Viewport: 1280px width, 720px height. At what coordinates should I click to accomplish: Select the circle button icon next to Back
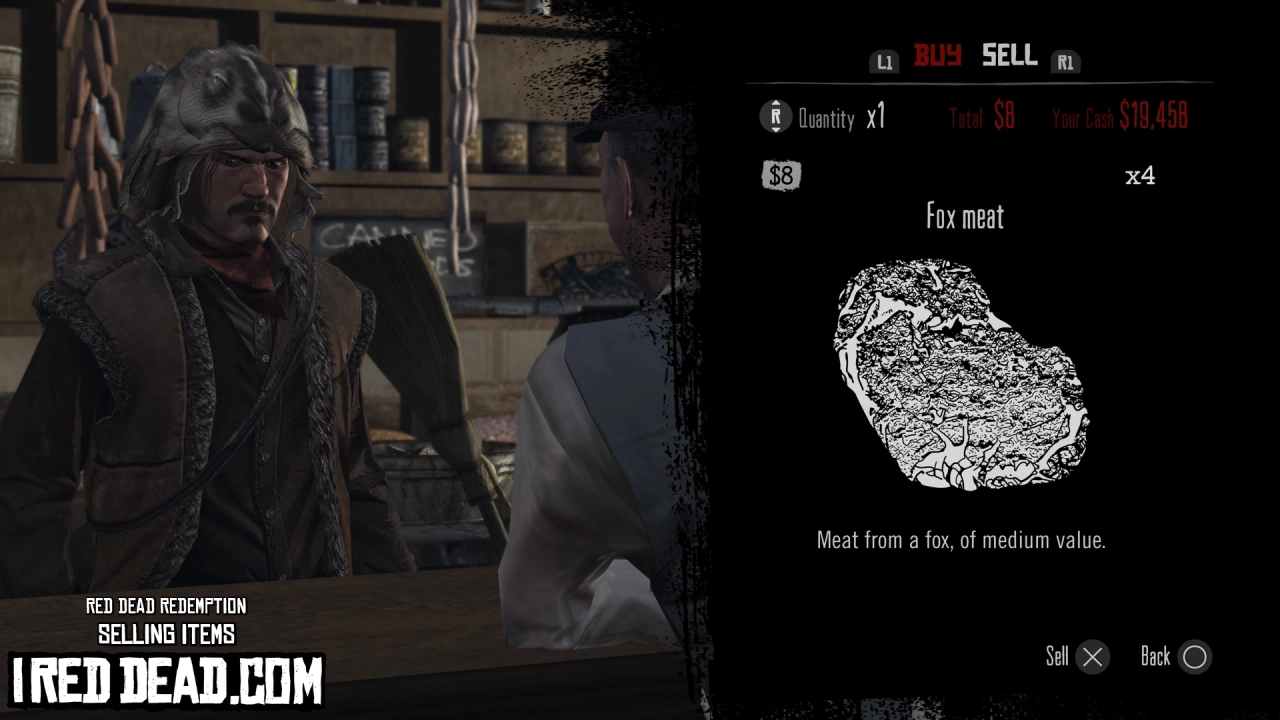[1194, 657]
